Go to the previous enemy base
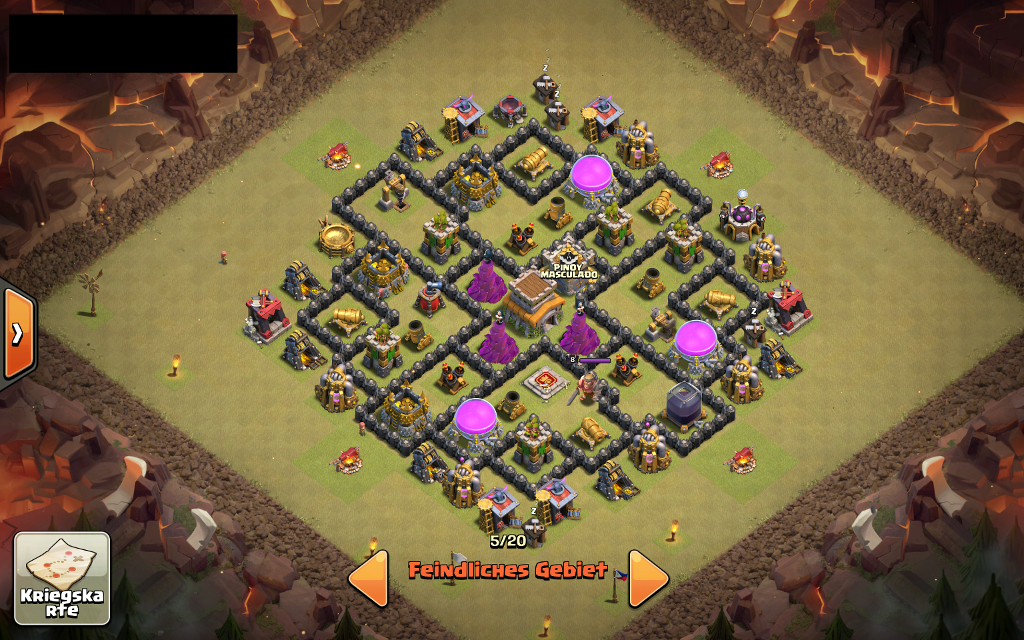The image size is (1024, 640). click(368, 577)
